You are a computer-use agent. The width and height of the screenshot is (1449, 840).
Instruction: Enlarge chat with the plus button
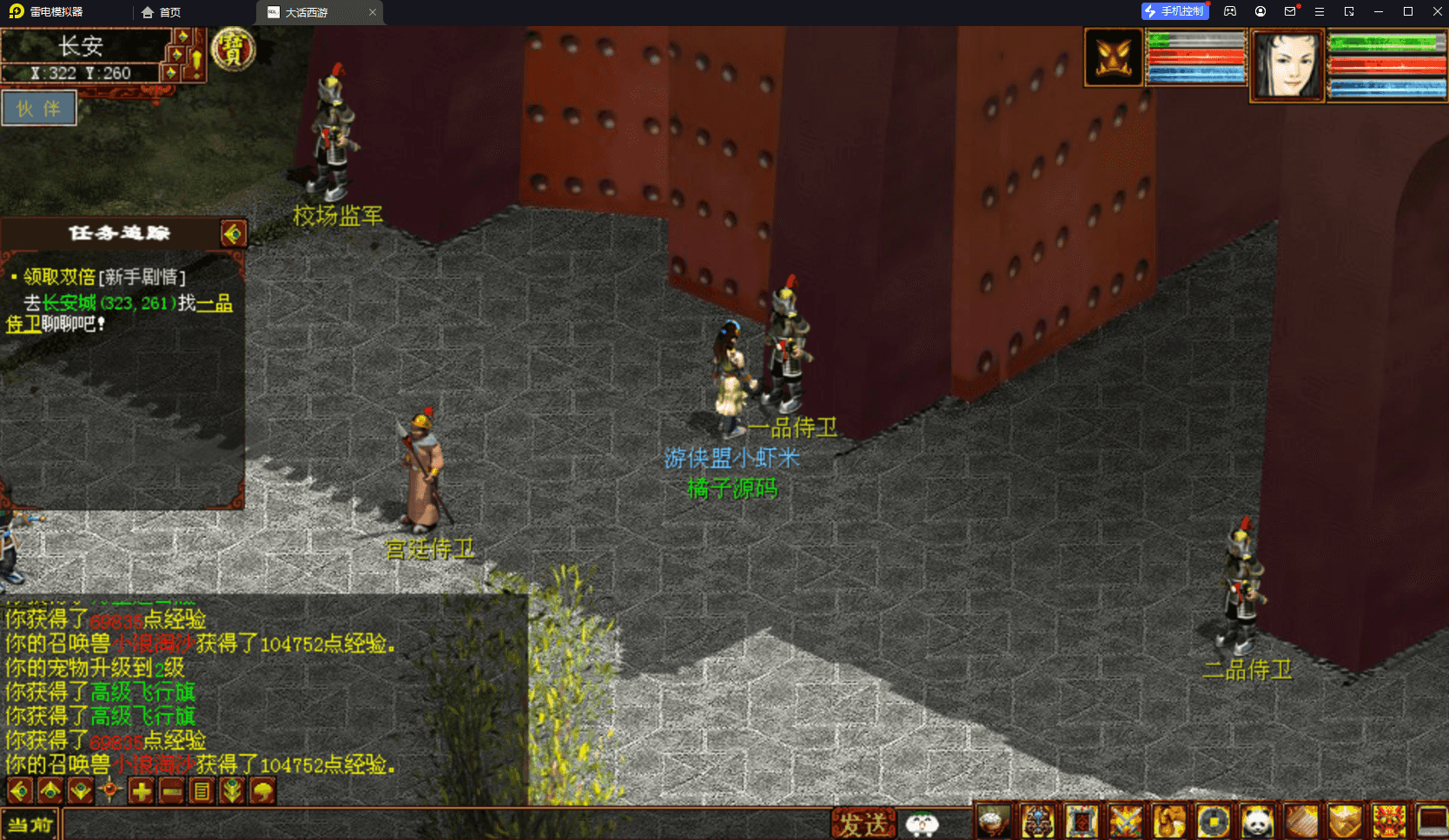point(141,791)
